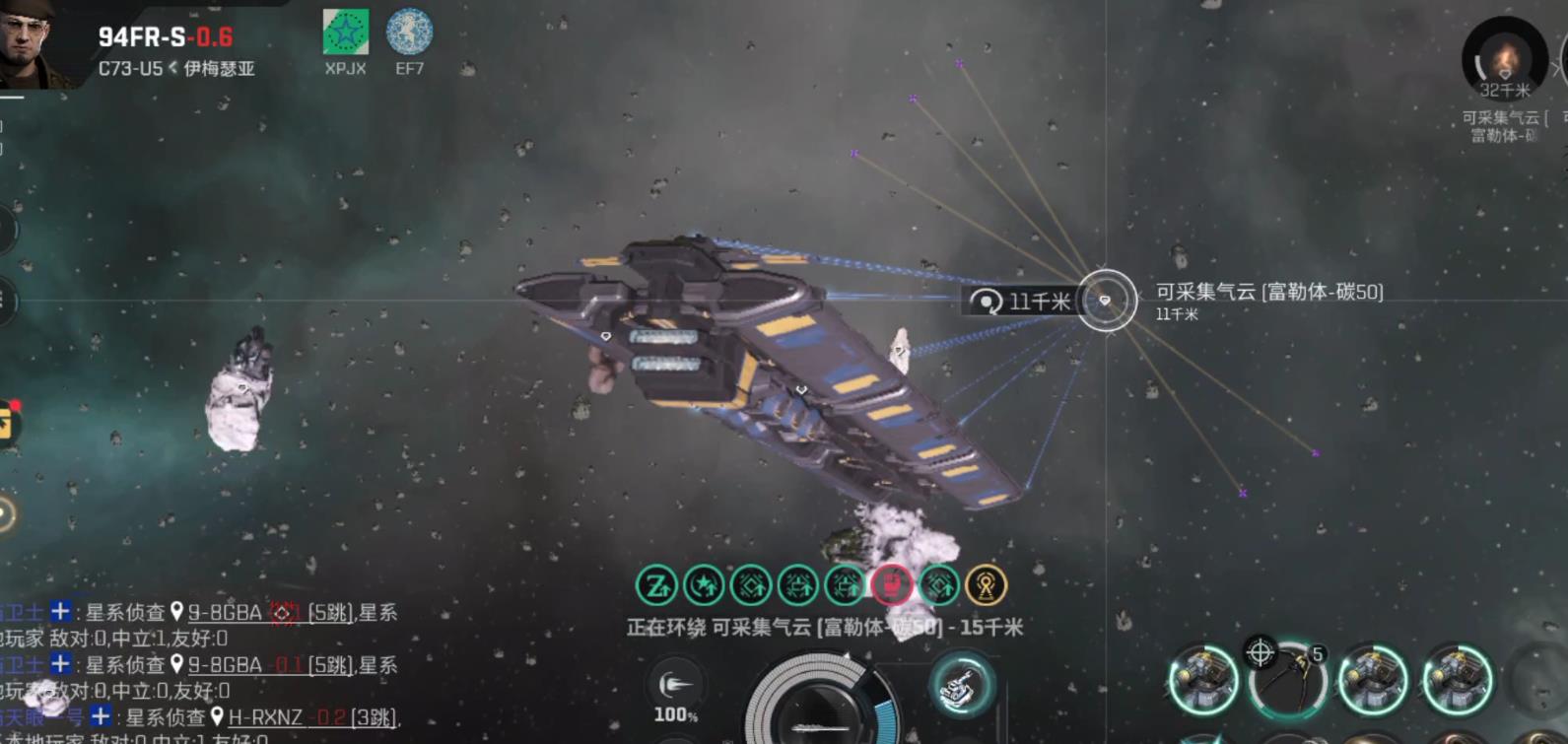The image size is (1568, 744).
Task: Toggle the drone module near the capacitor
Action: pos(961,685)
